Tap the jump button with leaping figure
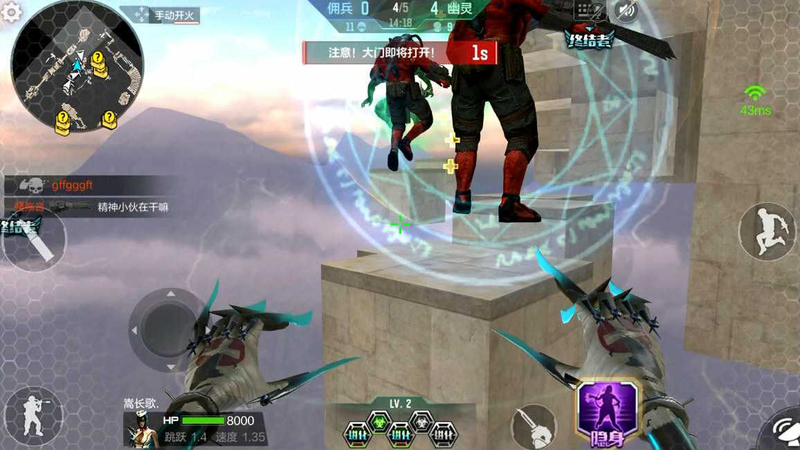The width and height of the screenshot is (800, 450). 765,231
